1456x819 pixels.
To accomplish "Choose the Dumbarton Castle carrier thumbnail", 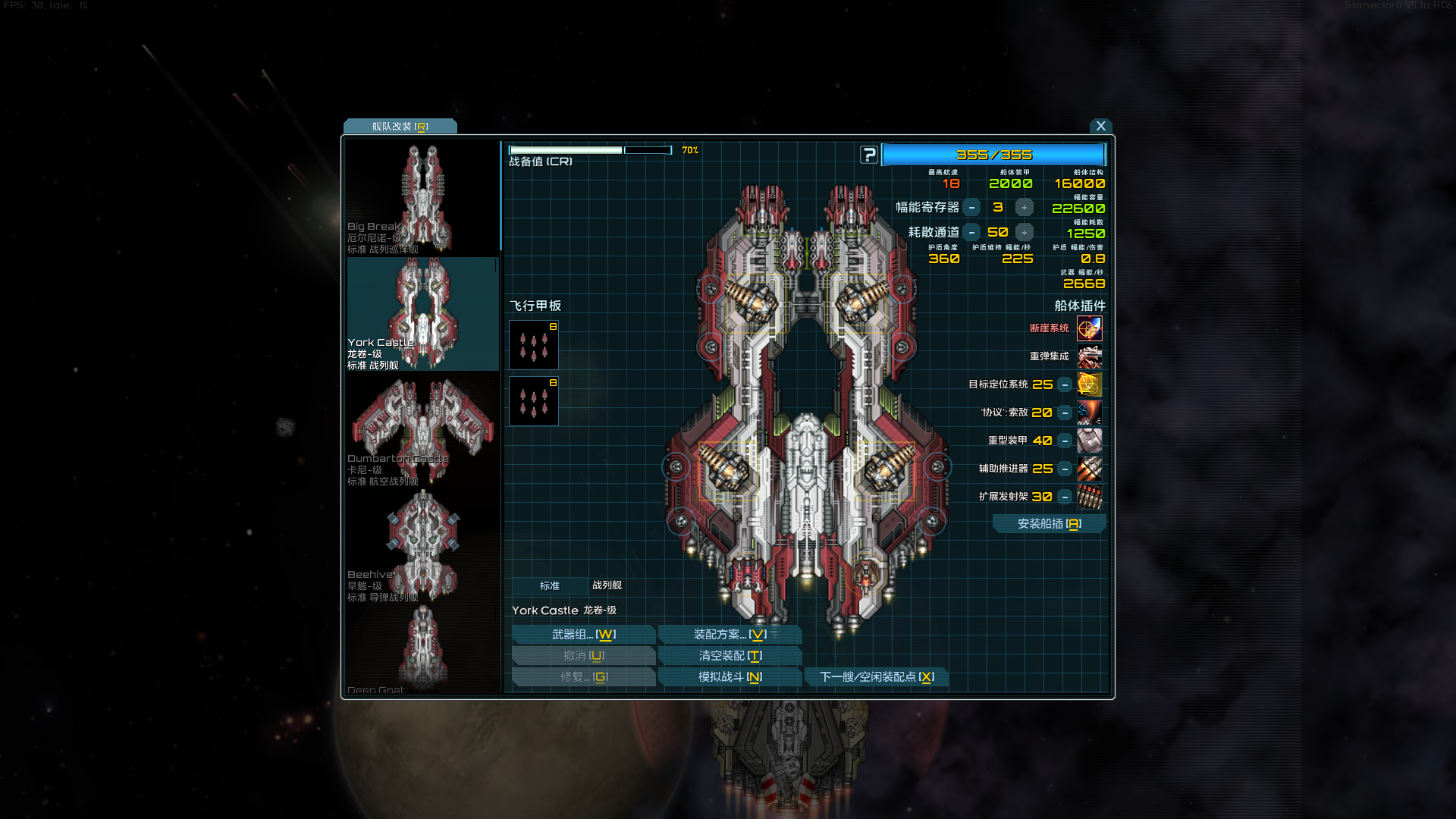I will [422, 430].
